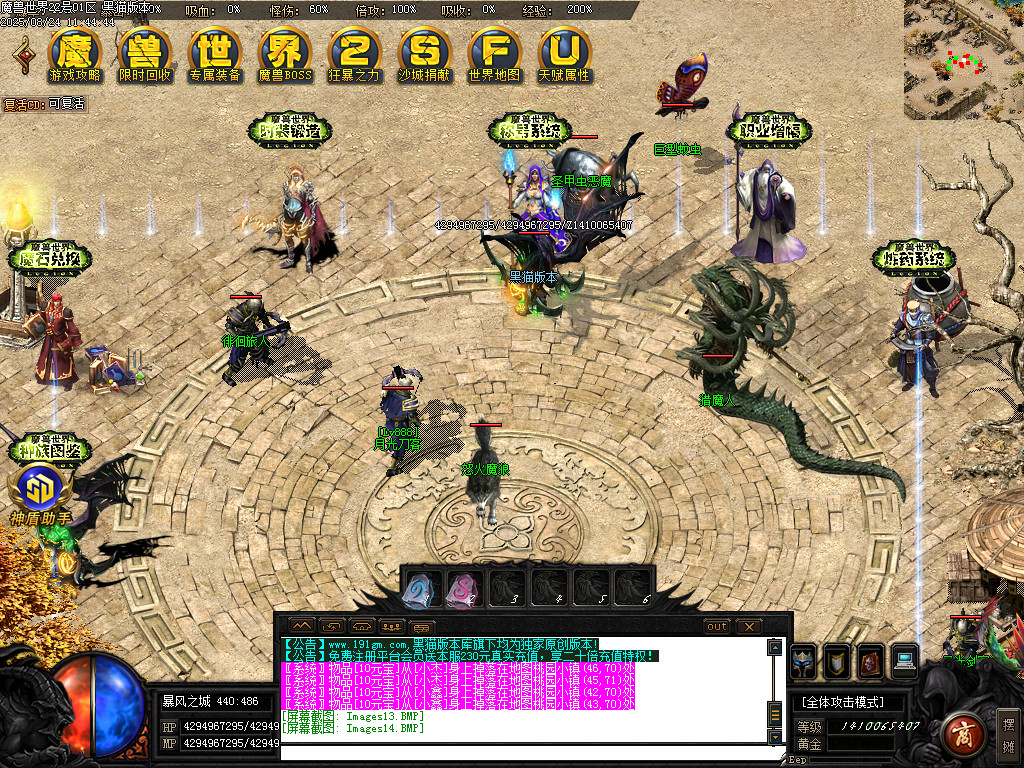Image resolution: width=1024 pixels, height=768 pixels.
Task: Close the chat window with the X button
Action: [x=749, y=626]
